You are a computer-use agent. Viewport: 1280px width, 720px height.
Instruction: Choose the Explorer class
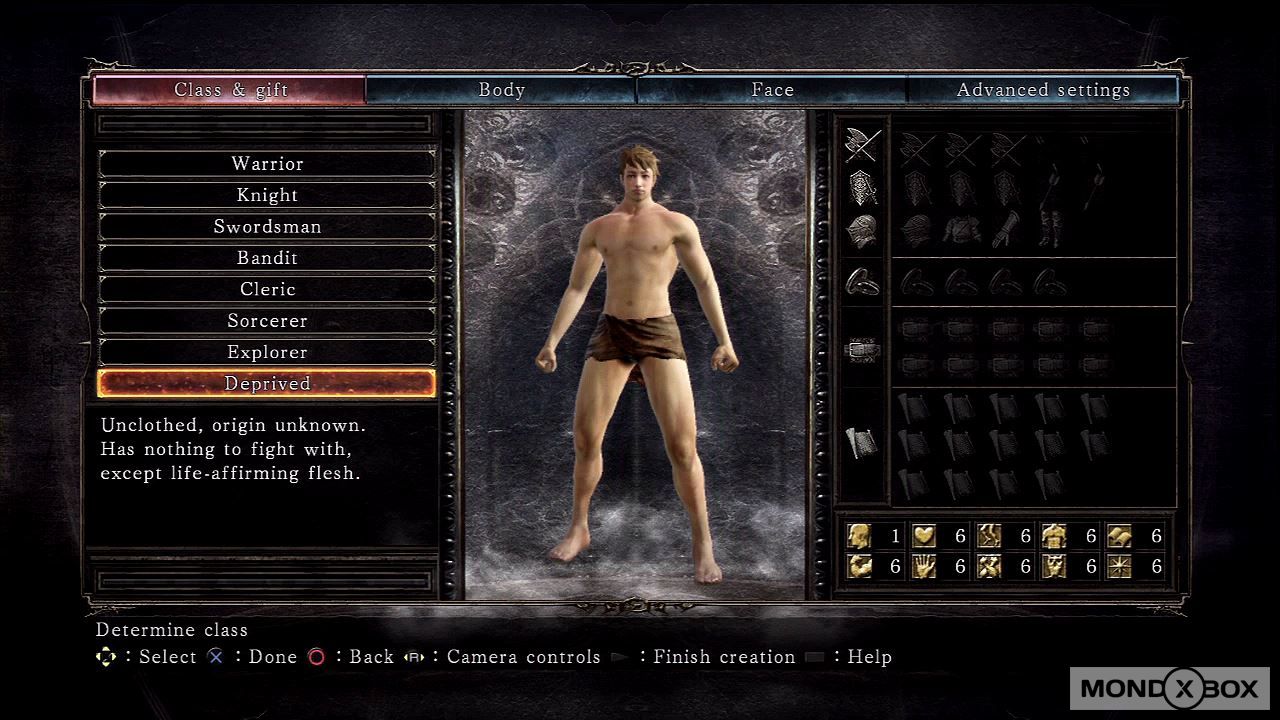[x=267, y=352]
